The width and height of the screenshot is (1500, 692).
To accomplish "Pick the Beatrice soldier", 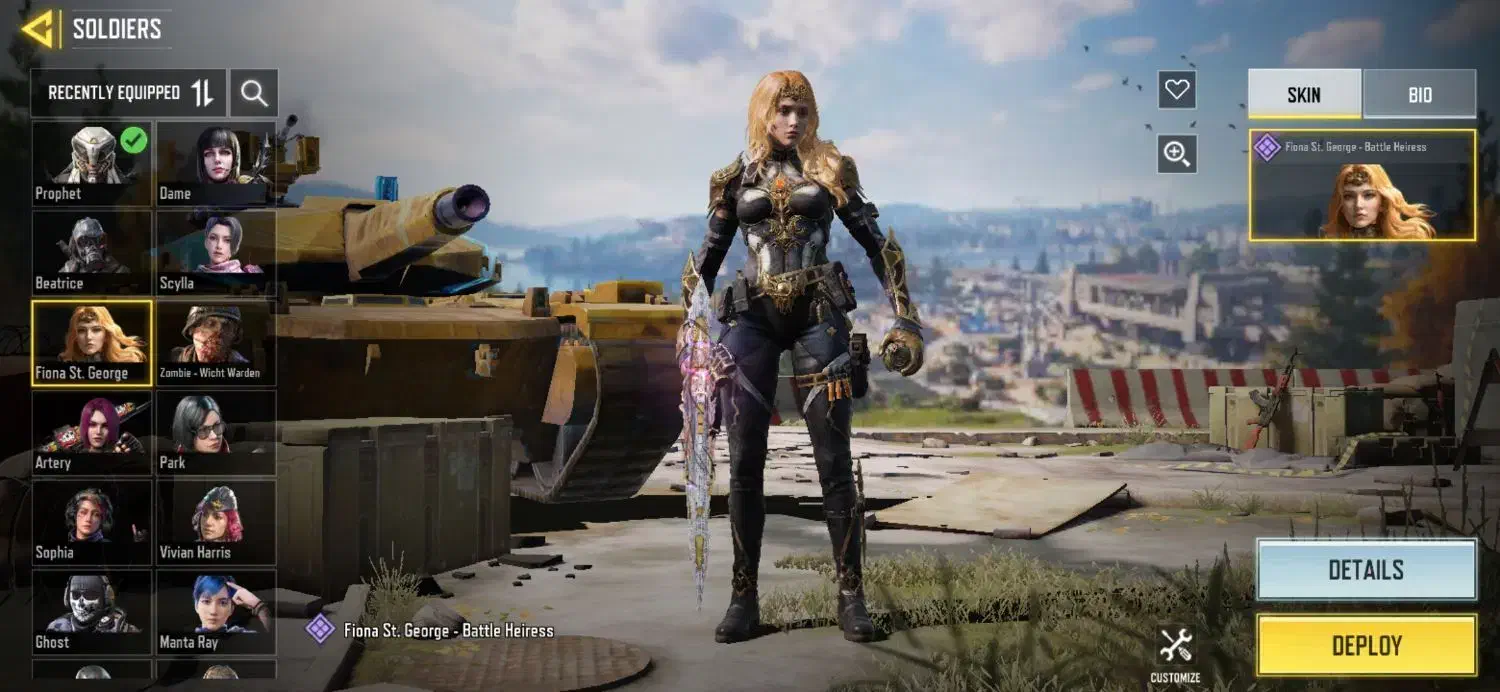I will pyautogui.click(x=92, y=252).
